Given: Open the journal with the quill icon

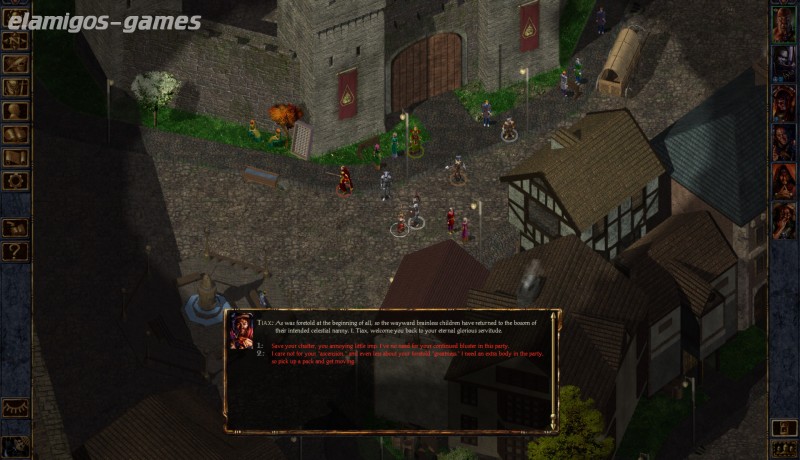Looking at the screenshot, I should coord(15,64).
